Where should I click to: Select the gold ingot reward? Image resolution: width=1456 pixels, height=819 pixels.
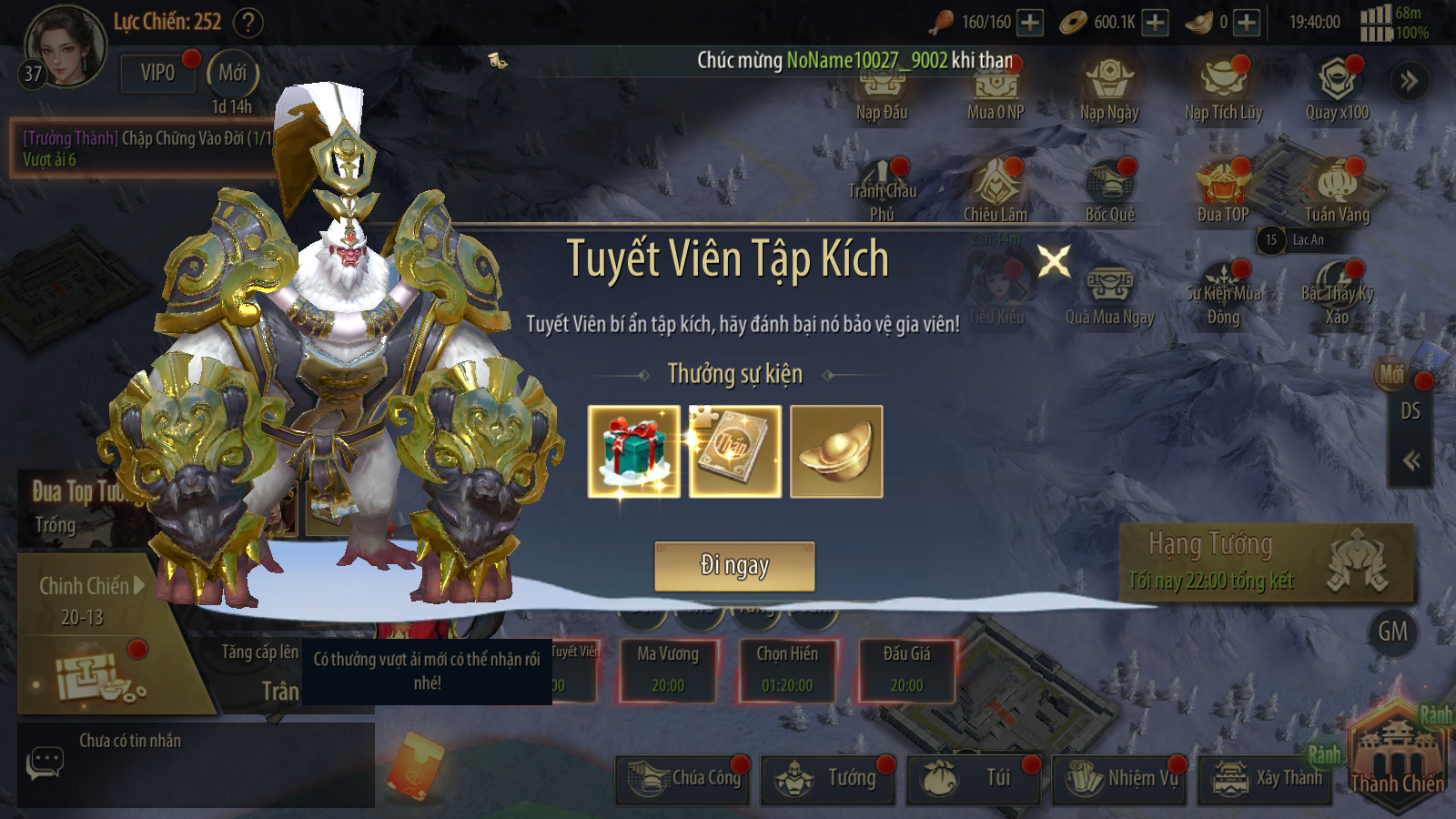click(836, 451)
